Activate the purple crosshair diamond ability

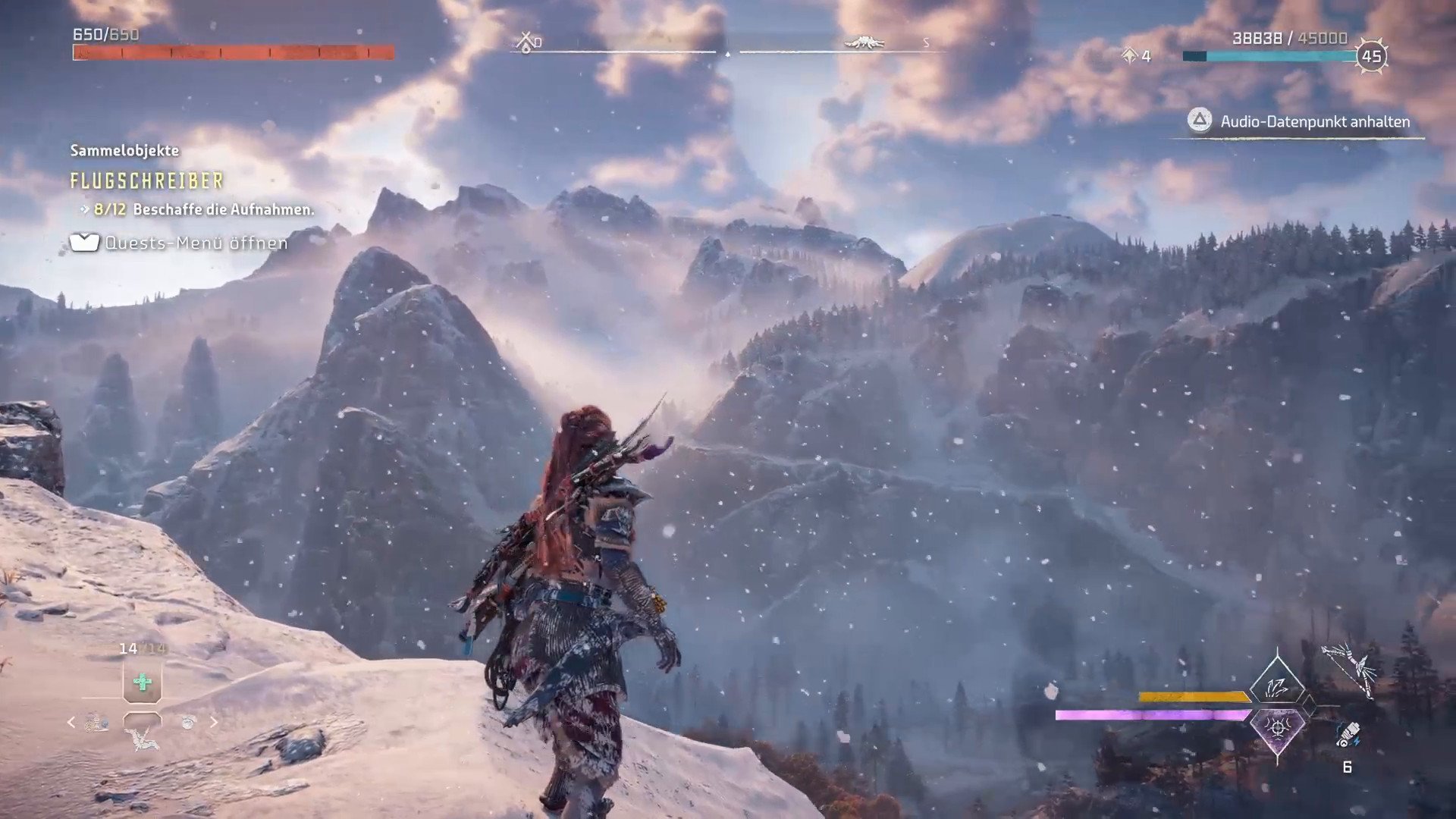[1278, 728]
